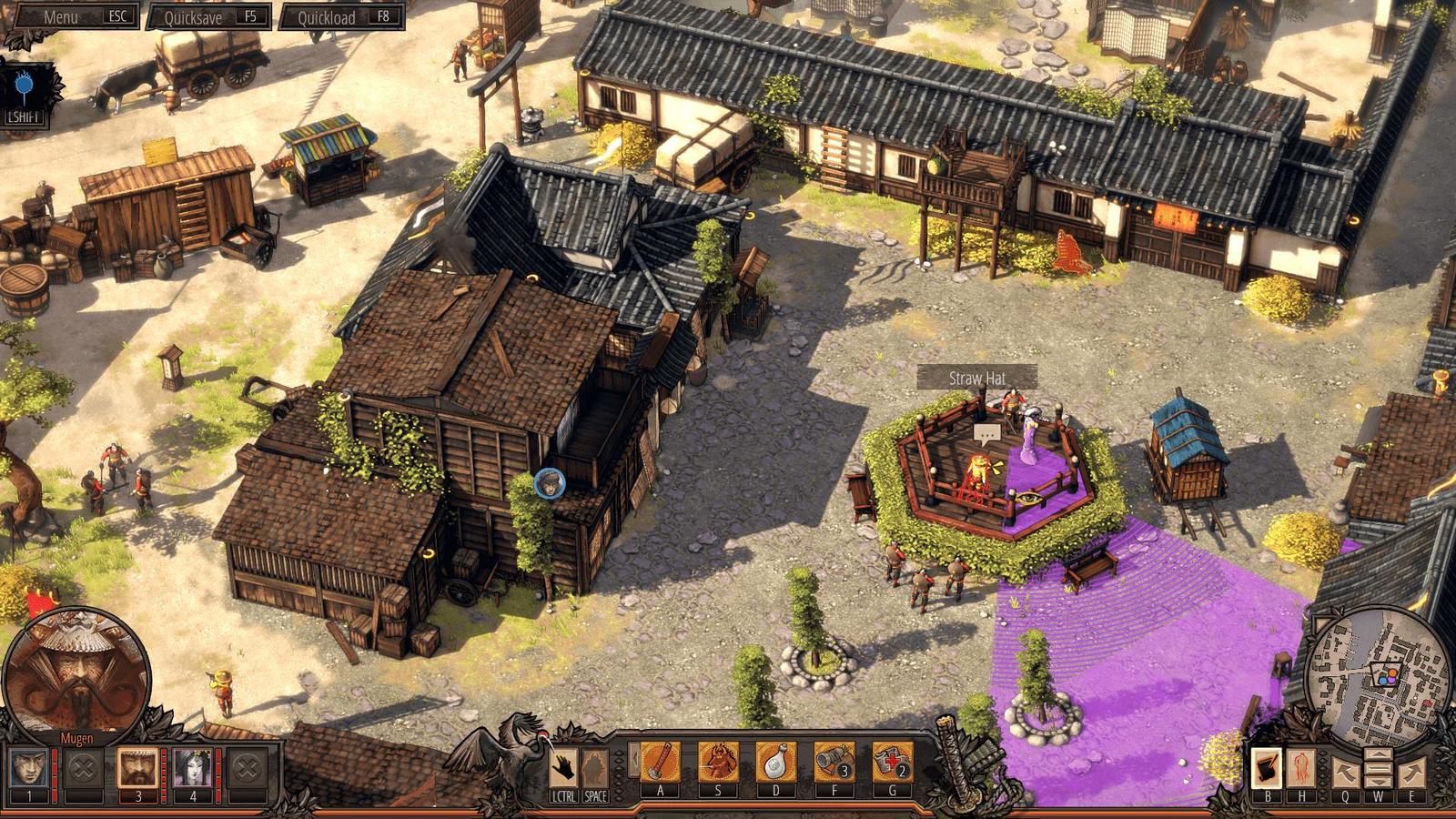Toggle the crouch figure icon
The height and width of the screenshot is (819, 1456).
click(x=595, y=766)
